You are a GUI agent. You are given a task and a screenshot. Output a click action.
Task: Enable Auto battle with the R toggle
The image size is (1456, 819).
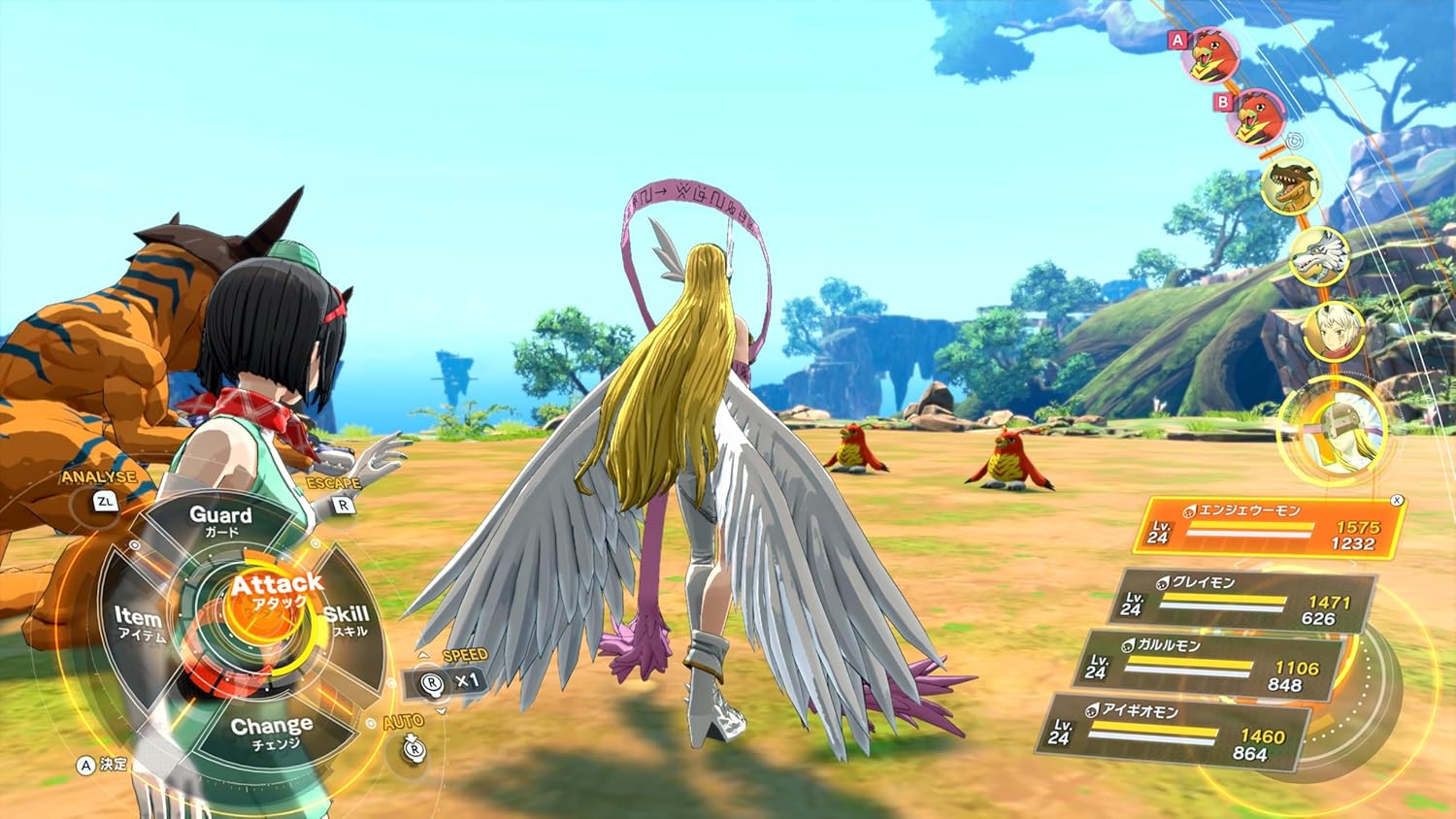click(x=413, y=748)
